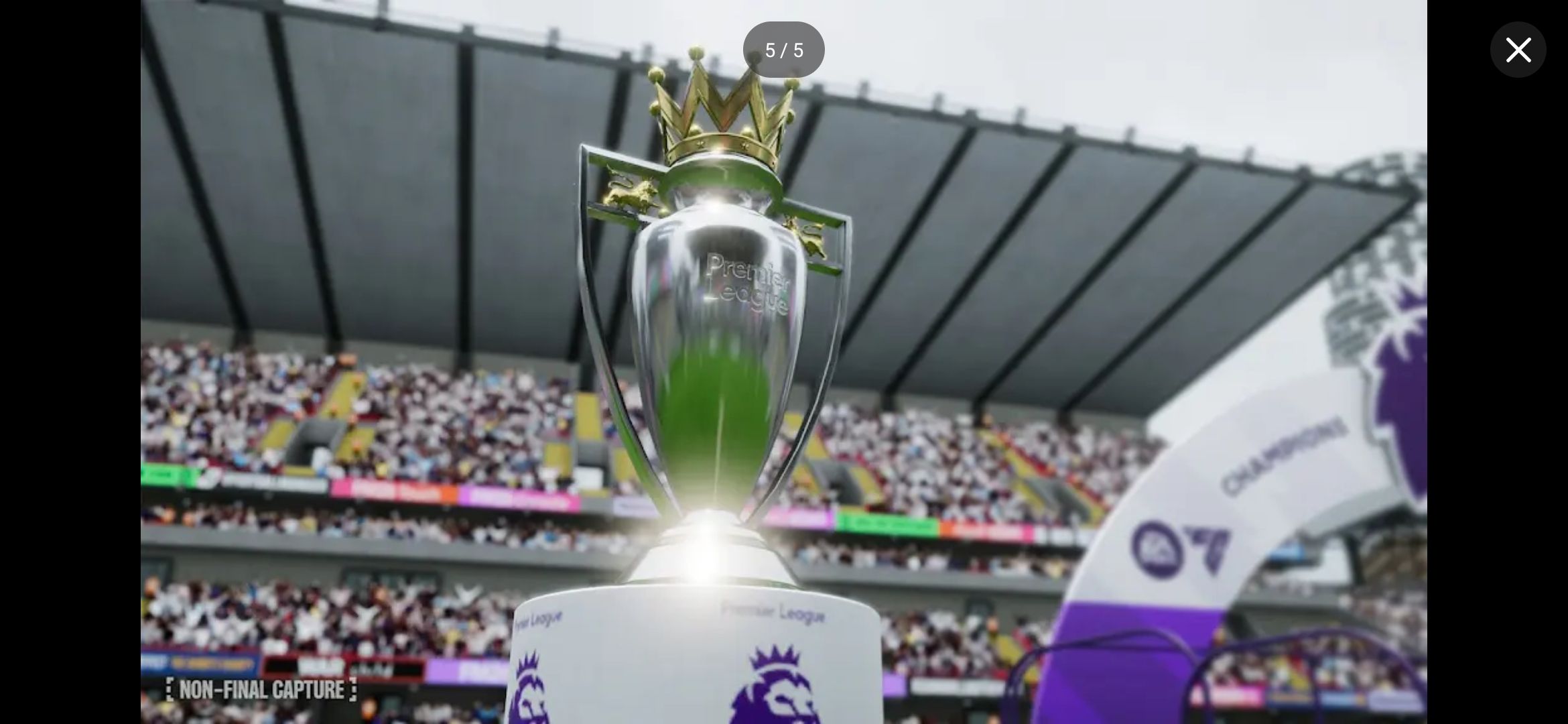Close the fullscreen image viewer
The height and width of the screenshot is (724, 1568).
click(x=1518, y=50)
